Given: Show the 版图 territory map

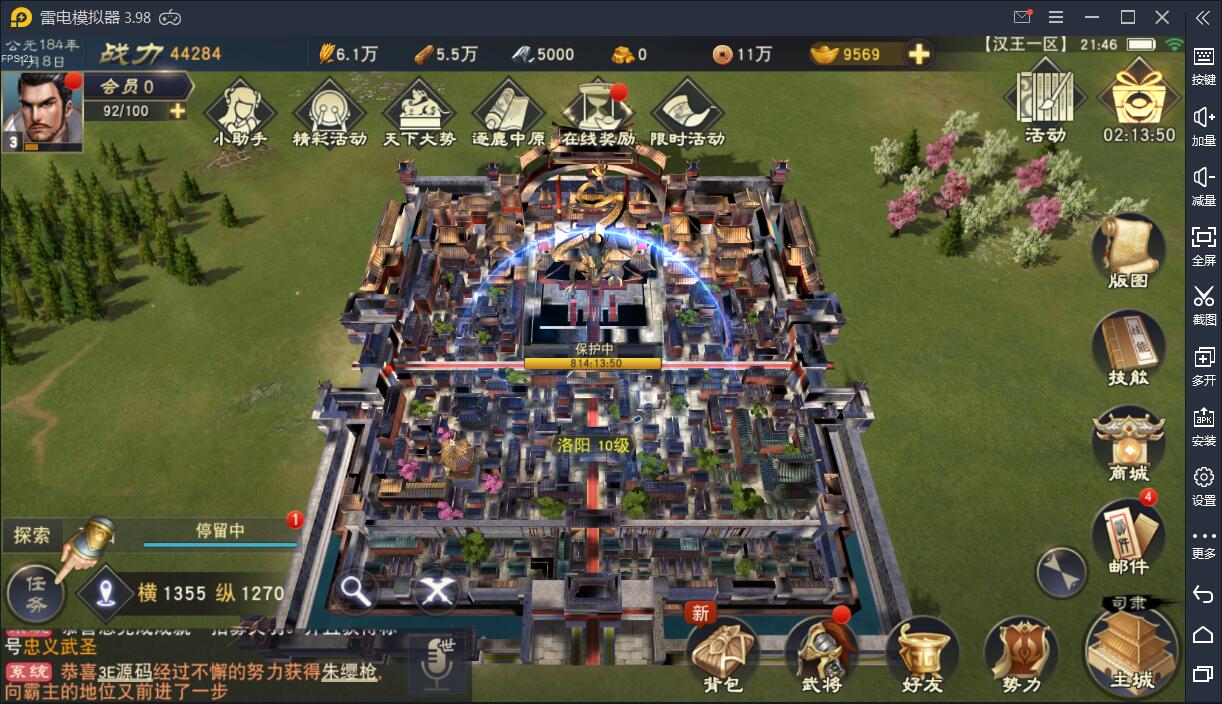Looking at the screenshot, I should [x=1128, y=251].
